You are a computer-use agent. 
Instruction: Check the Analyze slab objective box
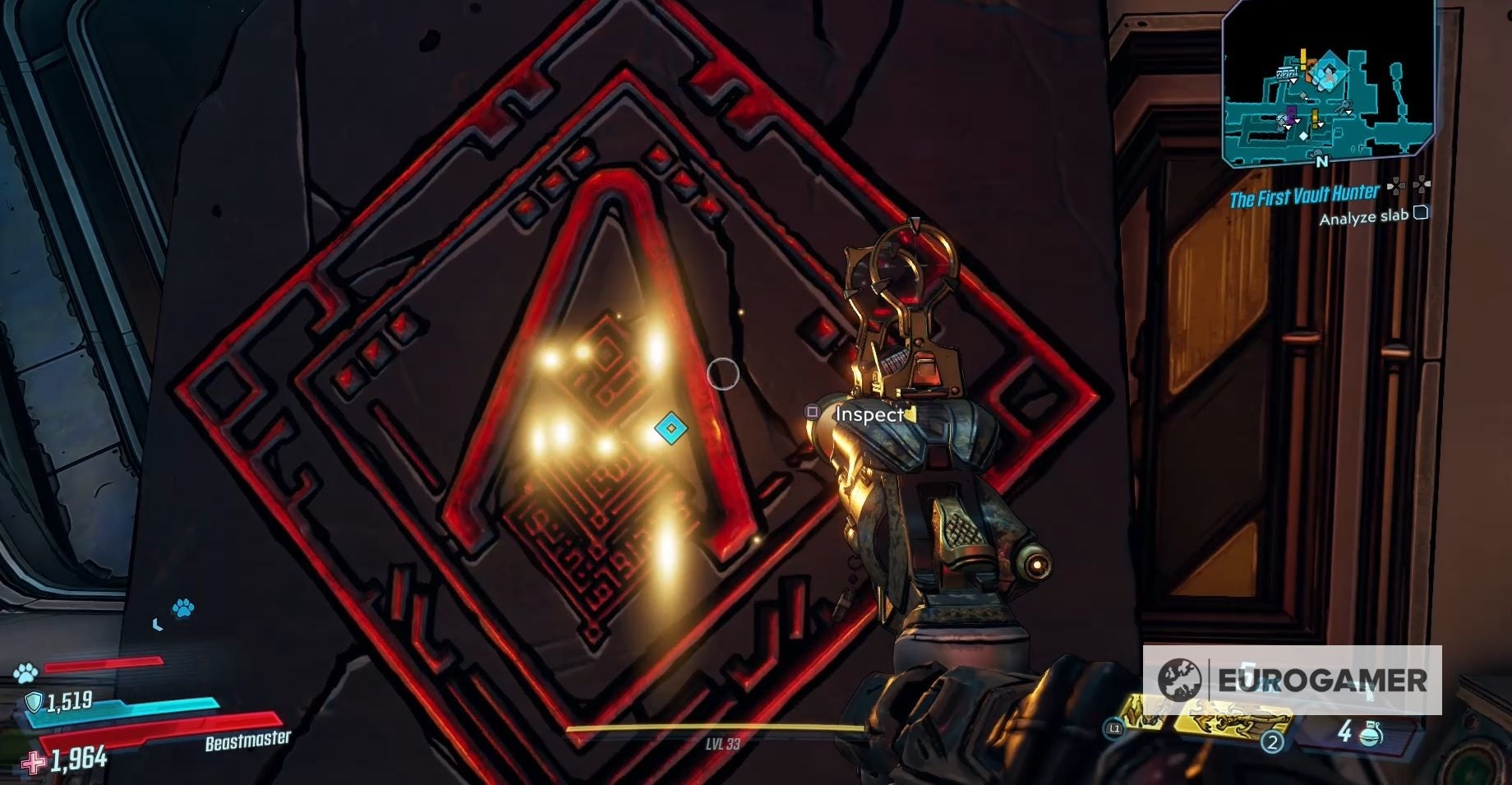click(x=1422, y=213)
